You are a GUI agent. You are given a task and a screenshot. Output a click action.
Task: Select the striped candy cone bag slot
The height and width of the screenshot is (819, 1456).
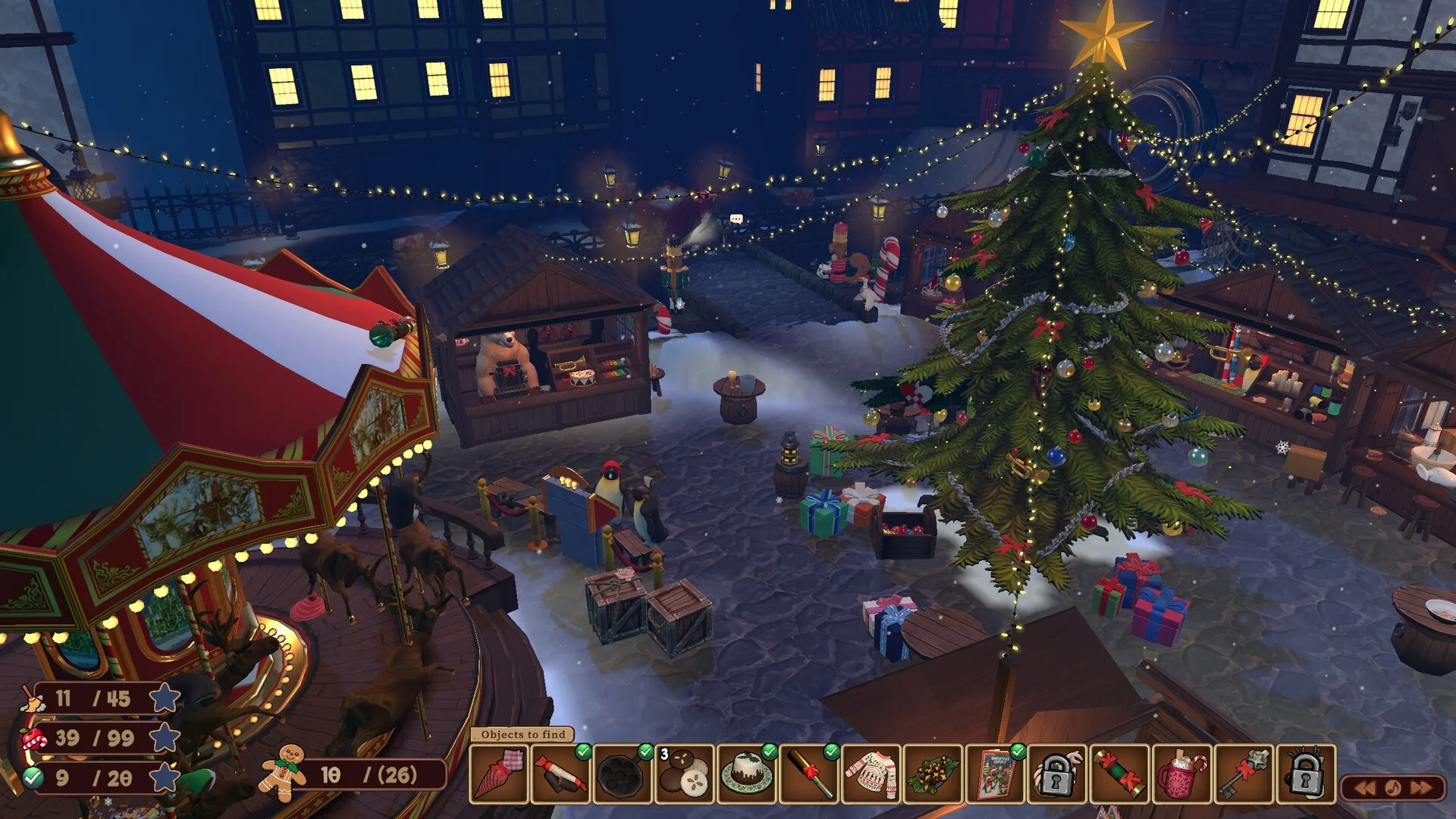(x=498, y=774)
